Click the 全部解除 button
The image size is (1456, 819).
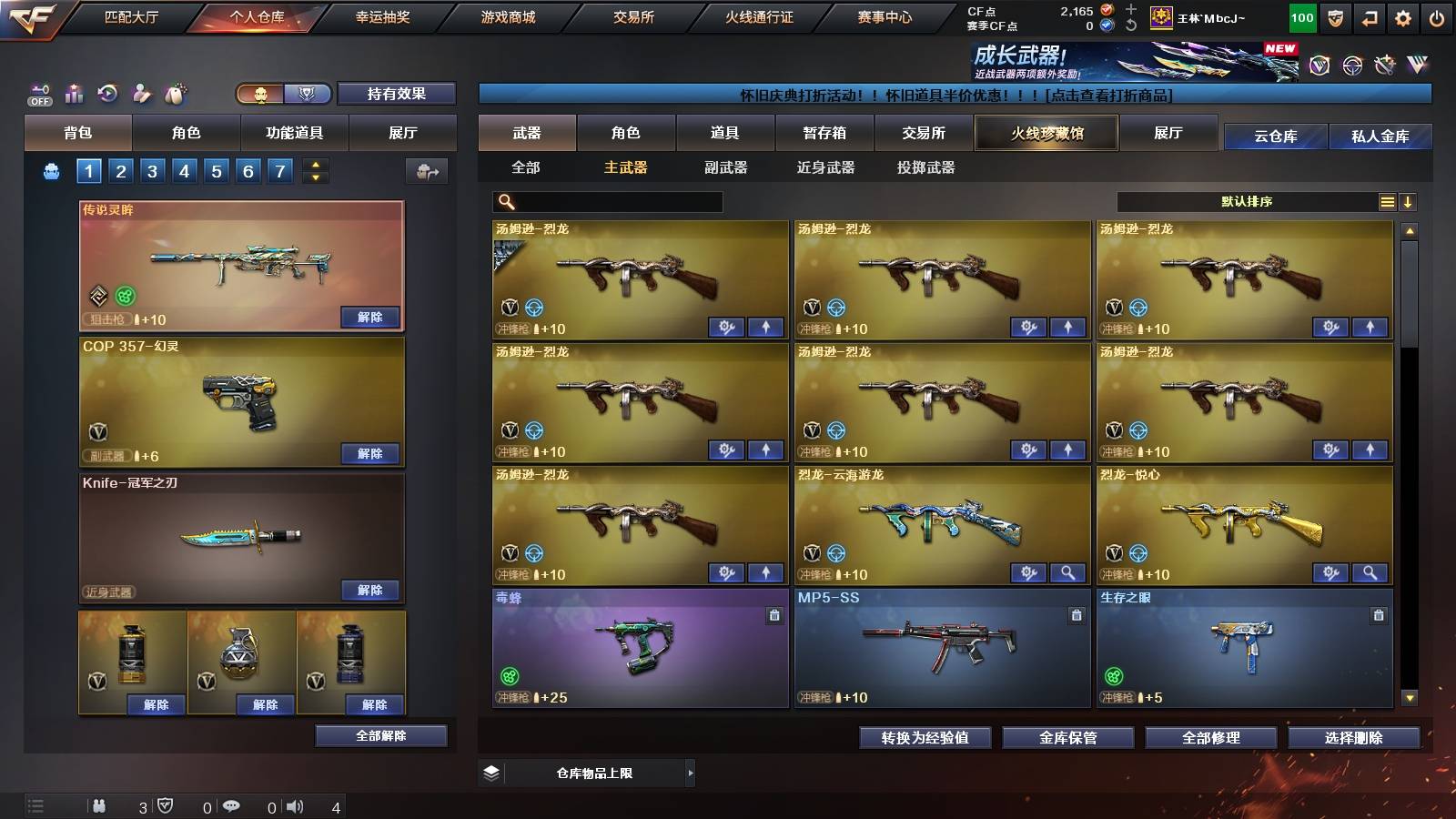pyautogui.click(x=381, y=735)
